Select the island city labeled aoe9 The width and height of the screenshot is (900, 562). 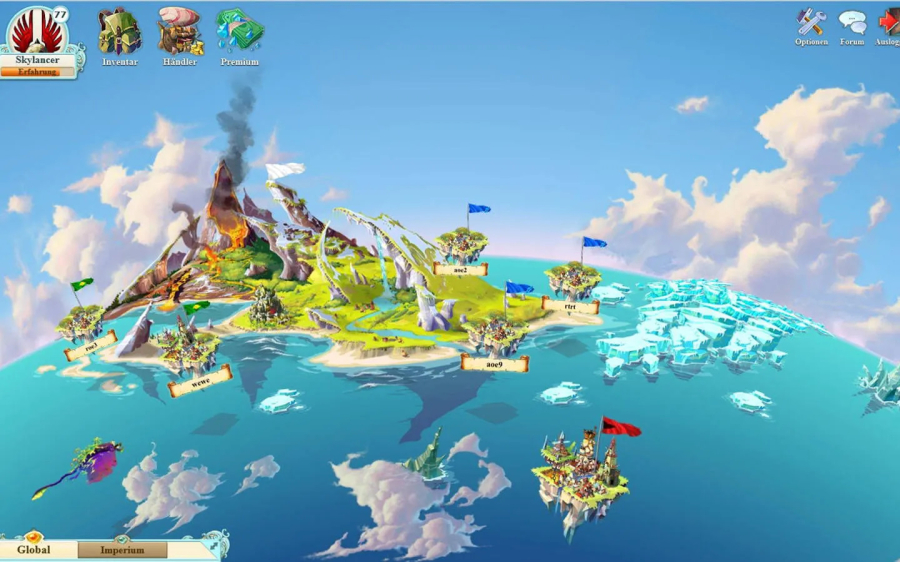pyautogui.click(x=495, y=336)
